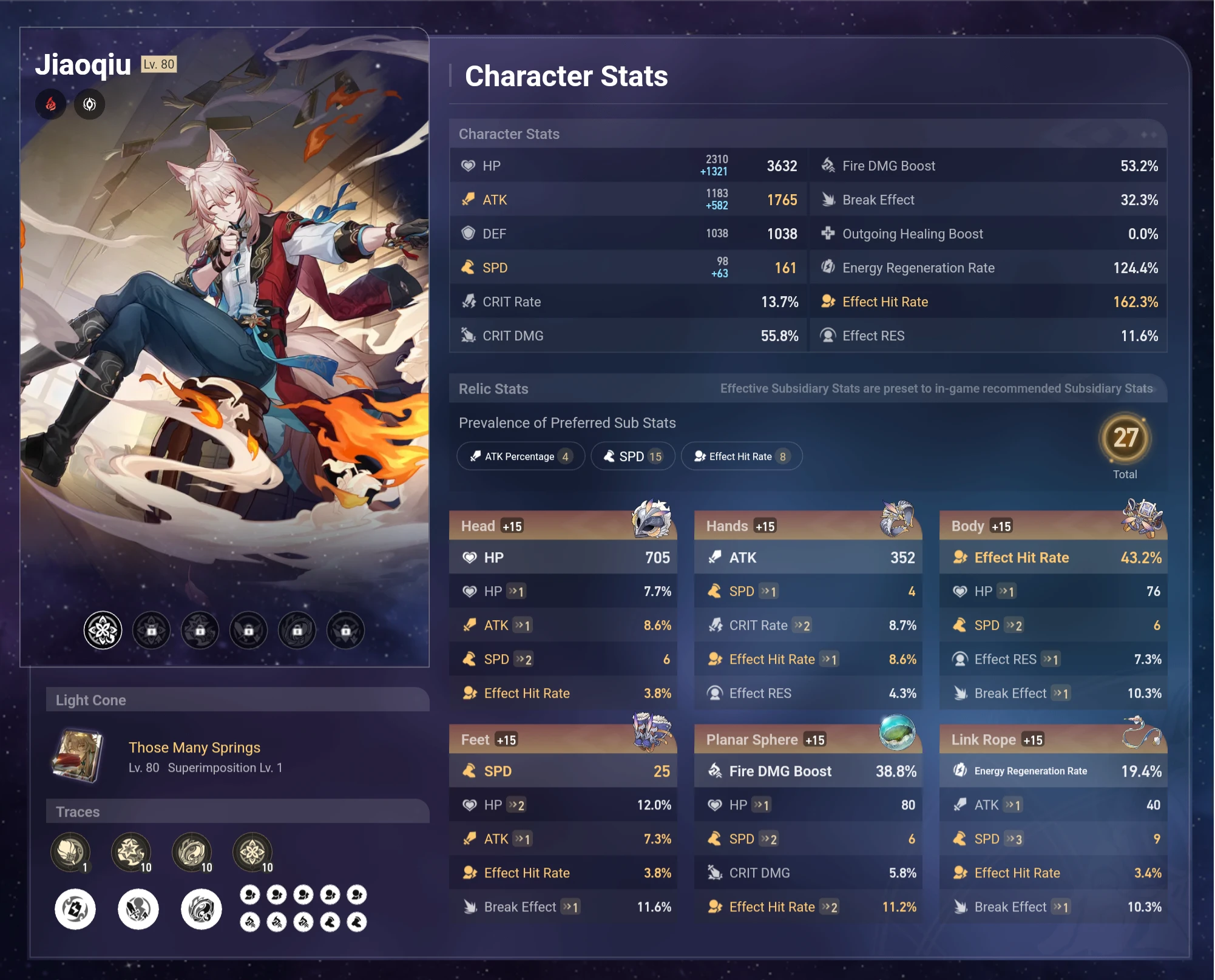
Task: Click the Planar Sphere relic orb icon
Action: pyautogui.click(x=898, y=733)
